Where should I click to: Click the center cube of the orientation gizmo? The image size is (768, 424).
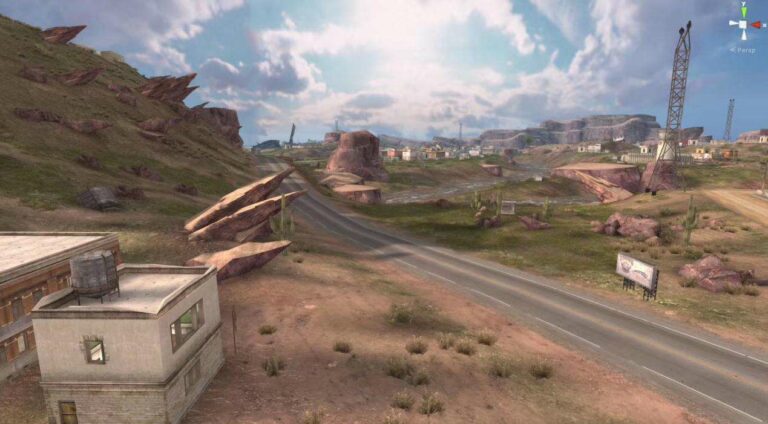(745, 22)
